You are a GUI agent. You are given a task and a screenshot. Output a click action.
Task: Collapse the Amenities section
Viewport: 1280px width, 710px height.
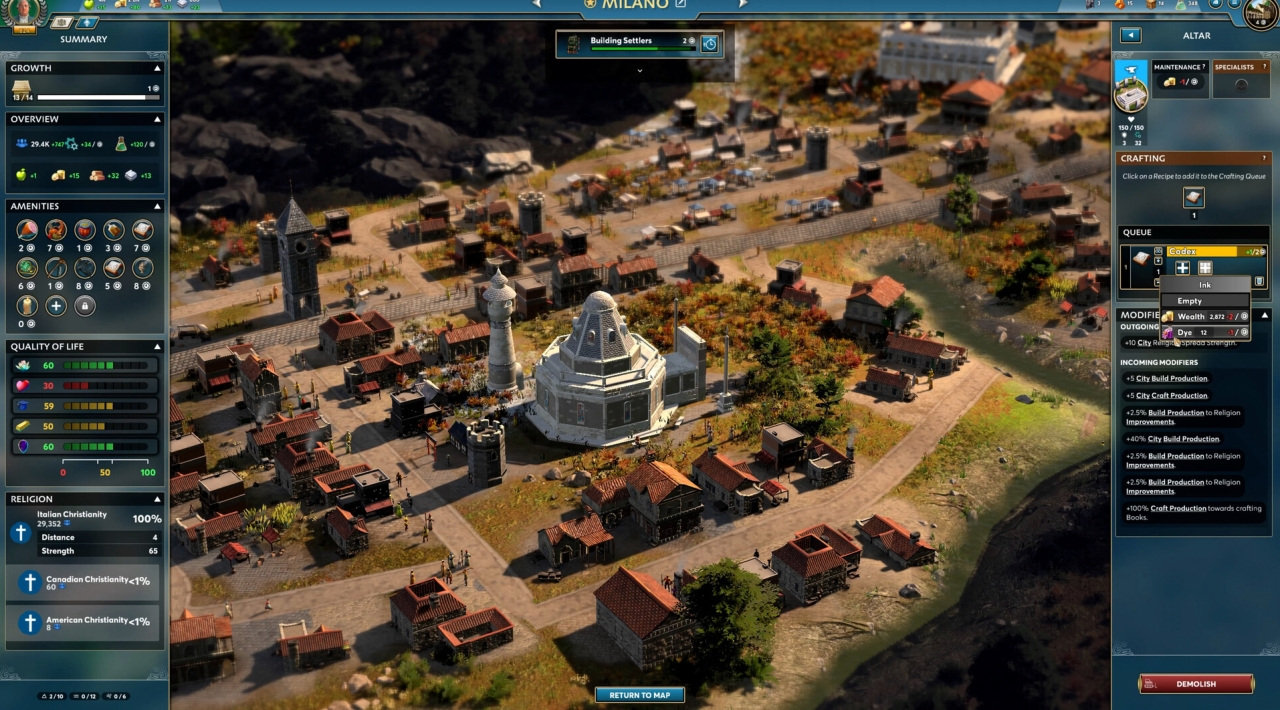(x=157, y=206)
